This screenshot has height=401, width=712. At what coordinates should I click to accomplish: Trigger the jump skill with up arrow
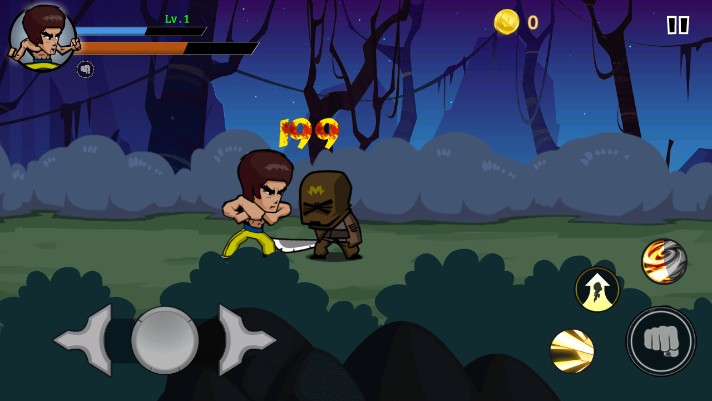tap(597, 289)
